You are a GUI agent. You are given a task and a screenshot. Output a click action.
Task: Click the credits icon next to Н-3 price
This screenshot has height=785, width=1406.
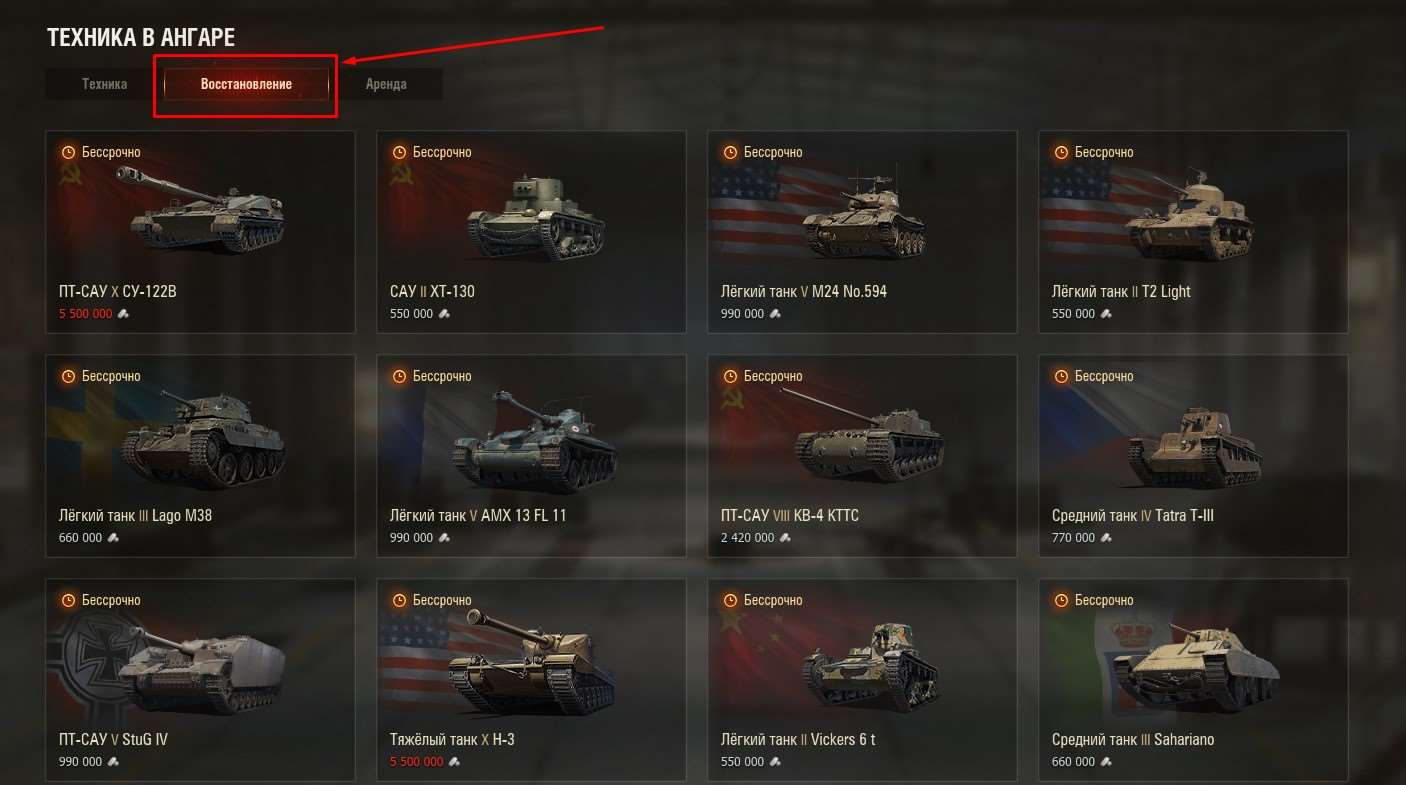[456, 761]
